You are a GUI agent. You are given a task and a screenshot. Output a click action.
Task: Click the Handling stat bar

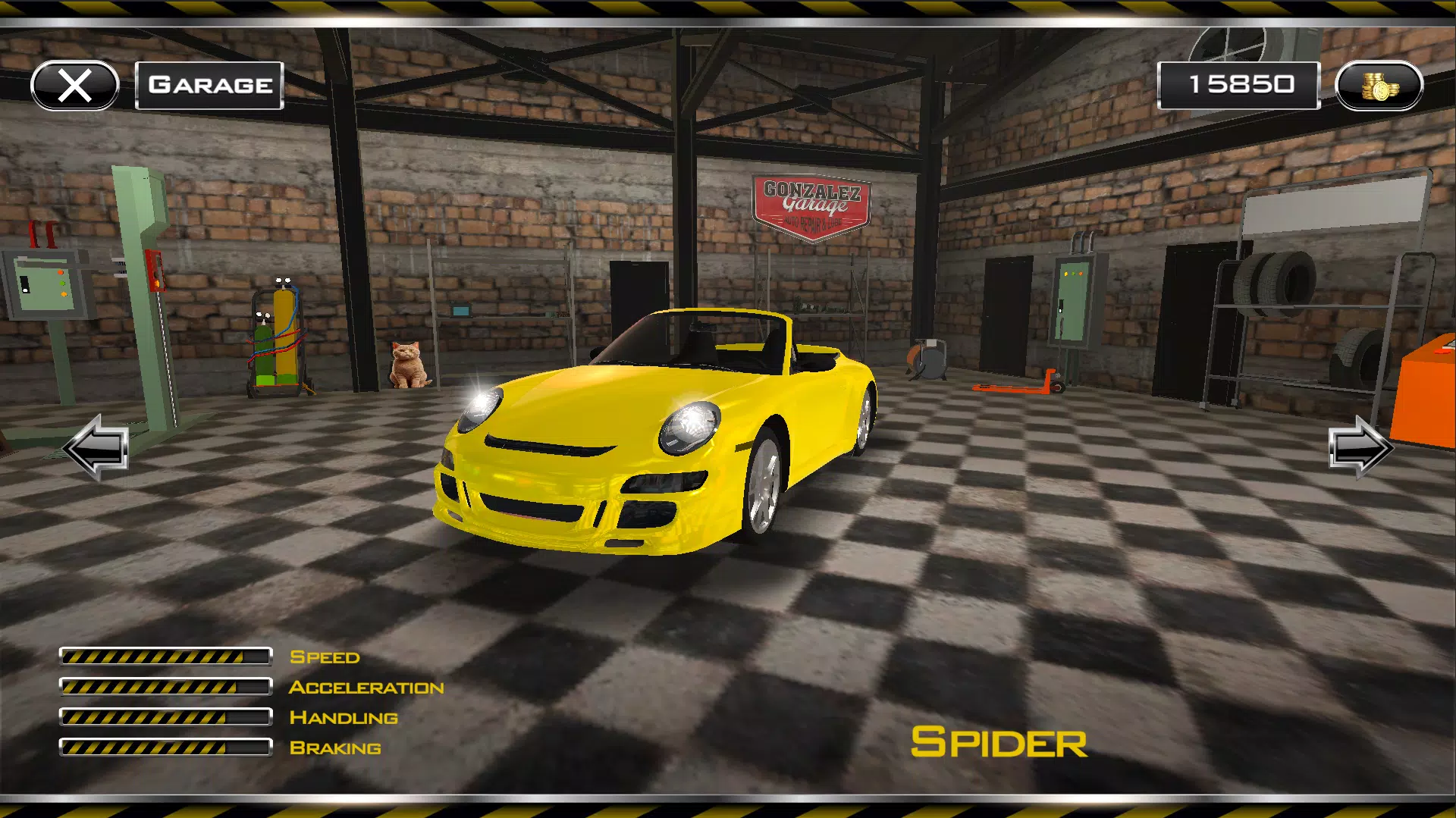click(166, 717)
